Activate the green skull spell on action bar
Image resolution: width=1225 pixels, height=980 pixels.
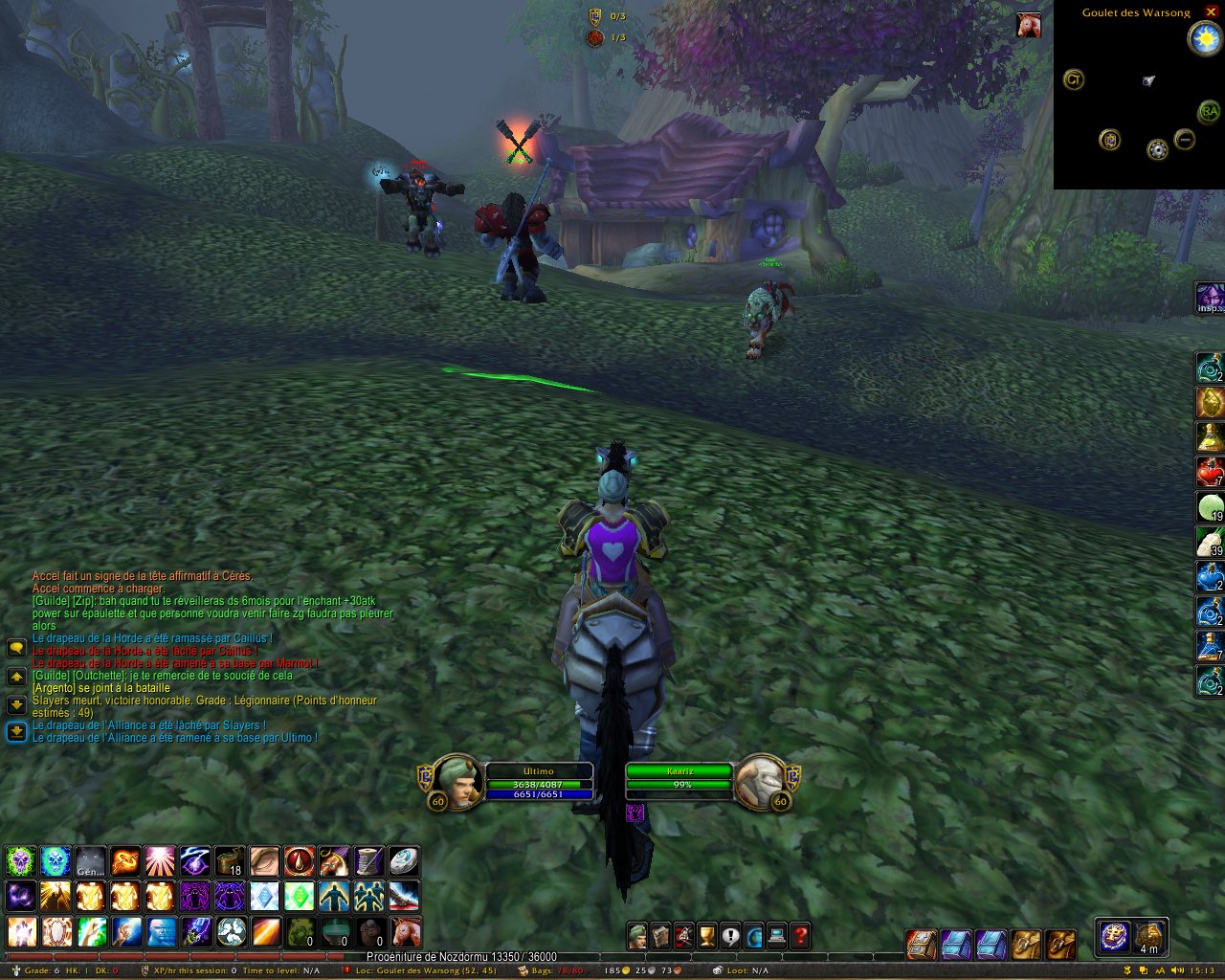pyautogui.click(x=20, y=861)
